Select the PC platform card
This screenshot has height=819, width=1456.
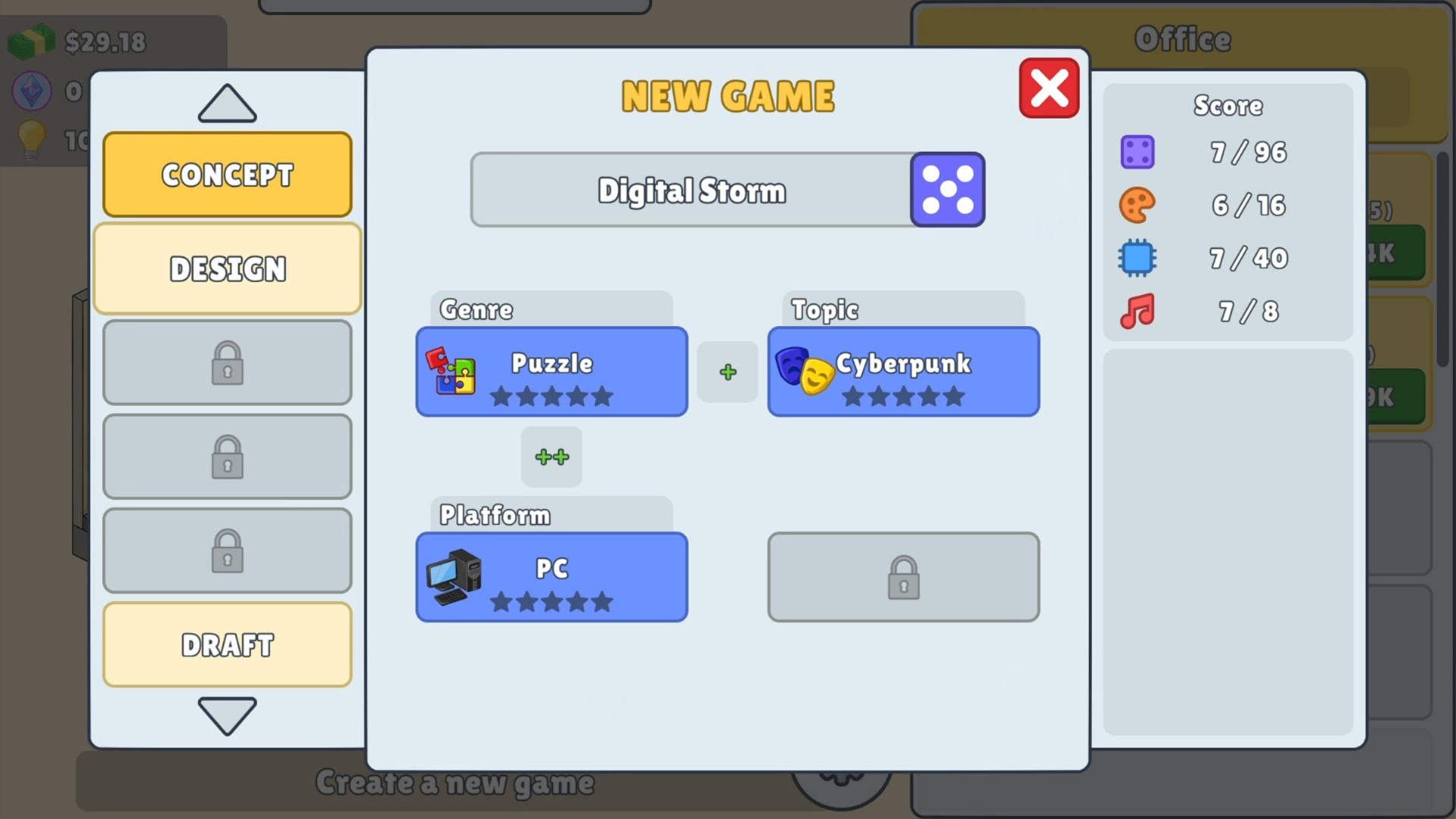pos(551,577)
